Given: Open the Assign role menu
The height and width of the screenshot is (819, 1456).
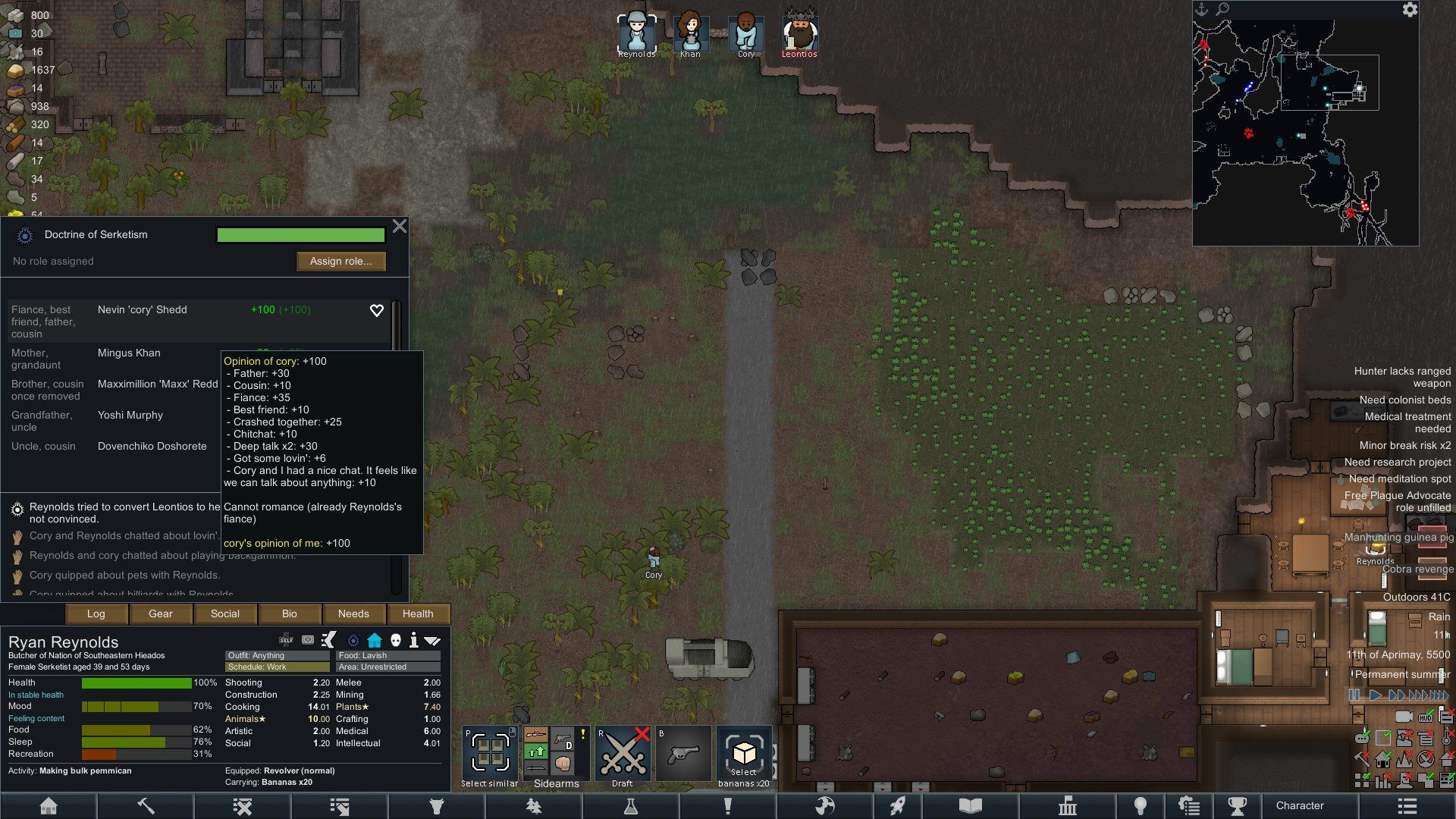Looking at the screenshot, I should point(340,261).
